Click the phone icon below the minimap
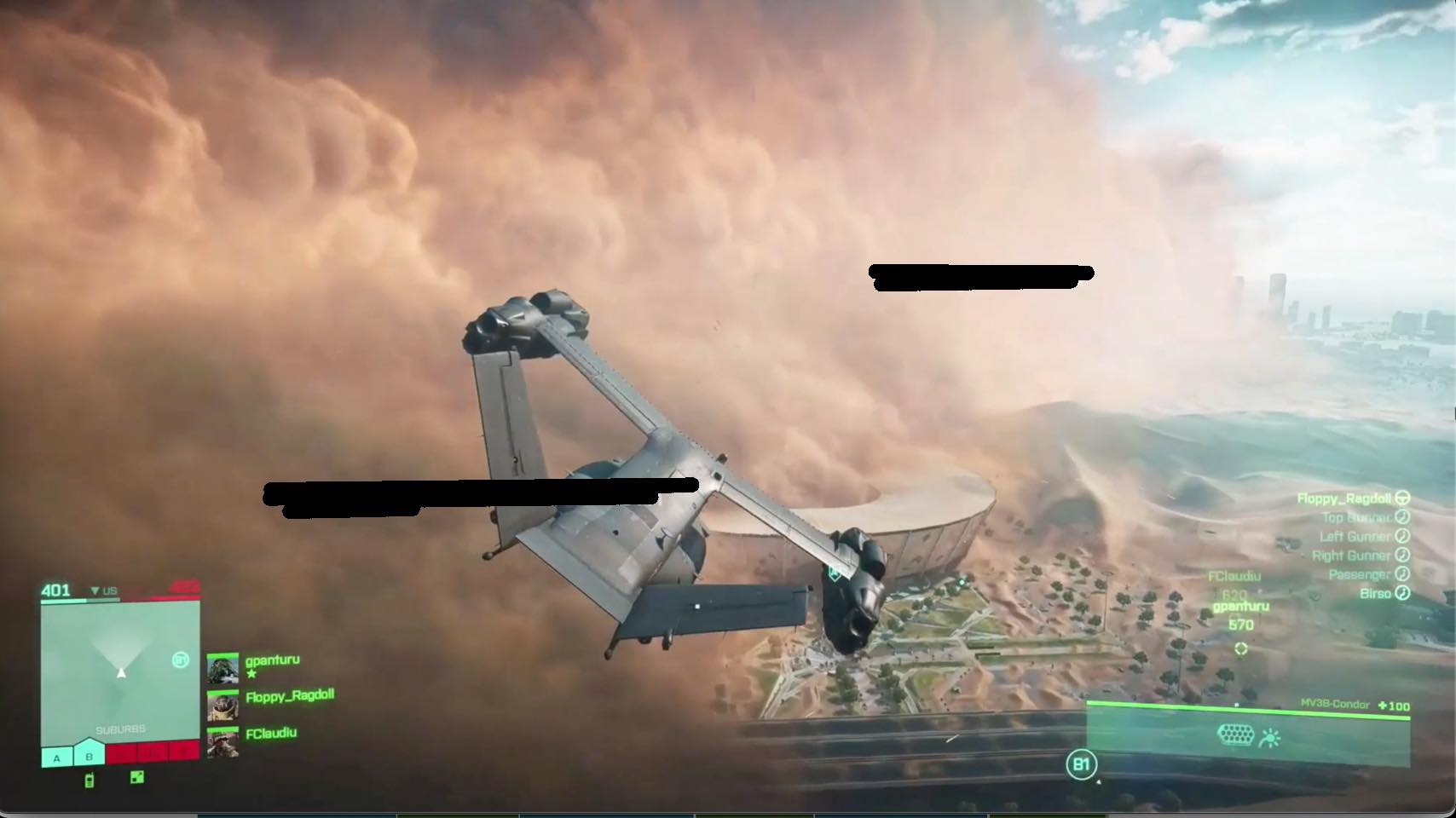Image resolution: width=1456 pixels, height=818 pixels. point(90,780)
